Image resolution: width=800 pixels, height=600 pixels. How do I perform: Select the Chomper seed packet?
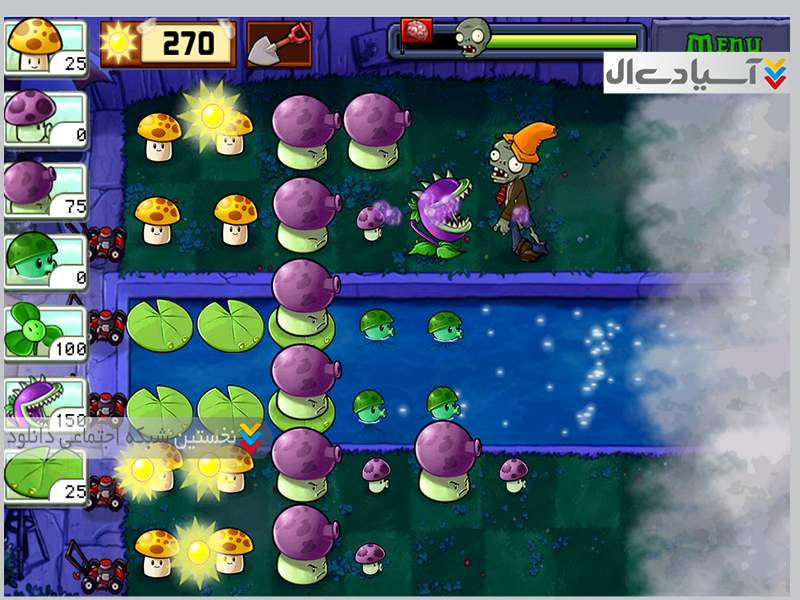[46, 404]
